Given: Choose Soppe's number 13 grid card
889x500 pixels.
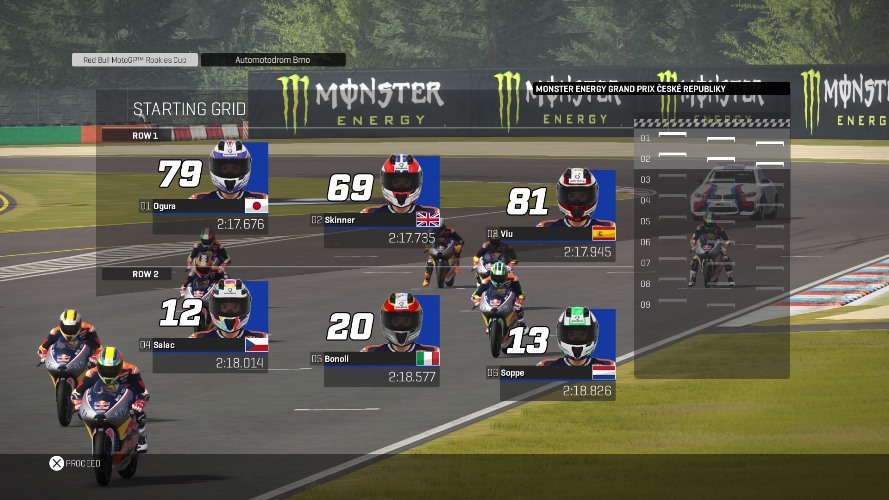Looking at the screenshot, I should 558,355.
